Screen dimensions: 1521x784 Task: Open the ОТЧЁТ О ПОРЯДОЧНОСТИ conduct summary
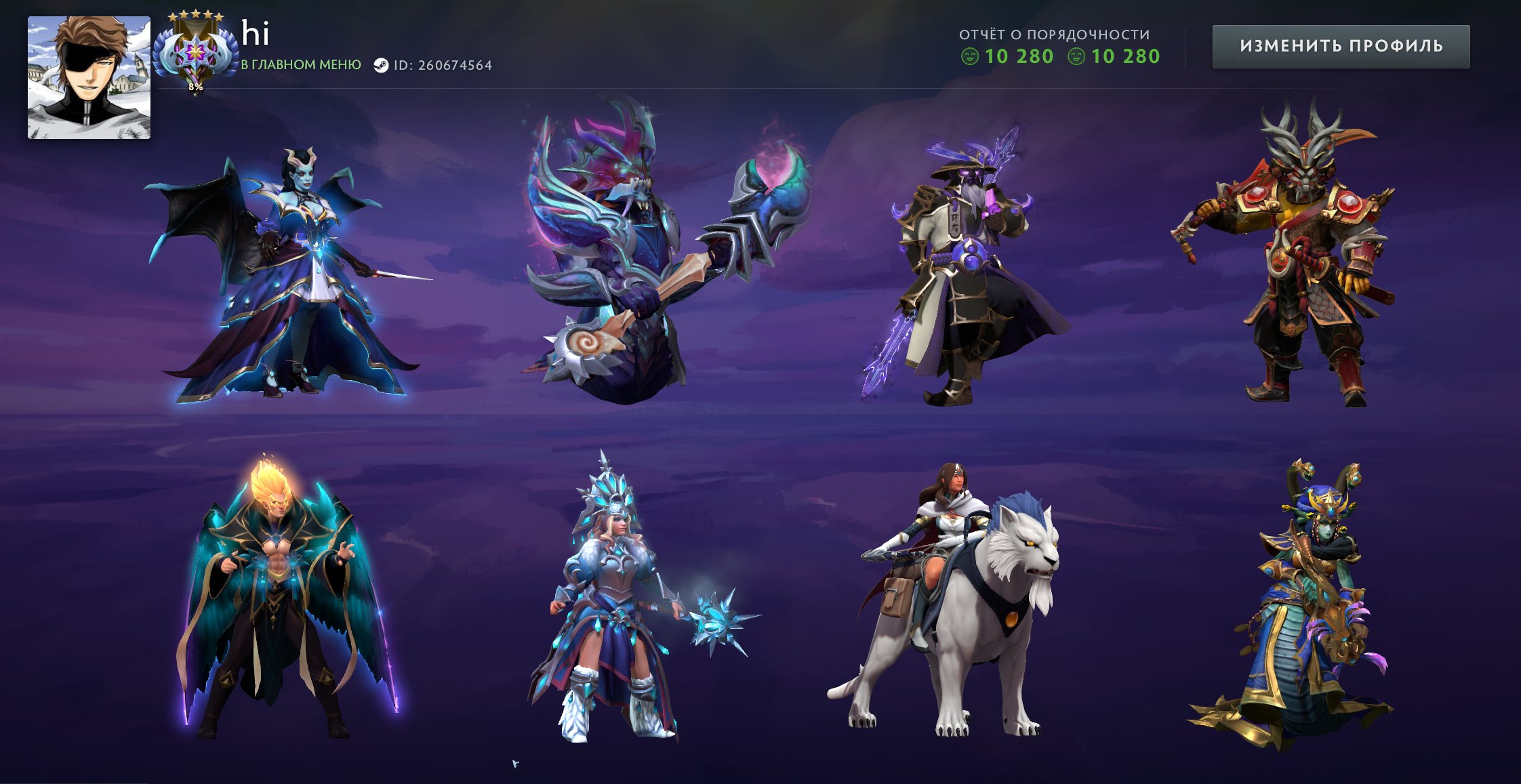[1054, 35]
